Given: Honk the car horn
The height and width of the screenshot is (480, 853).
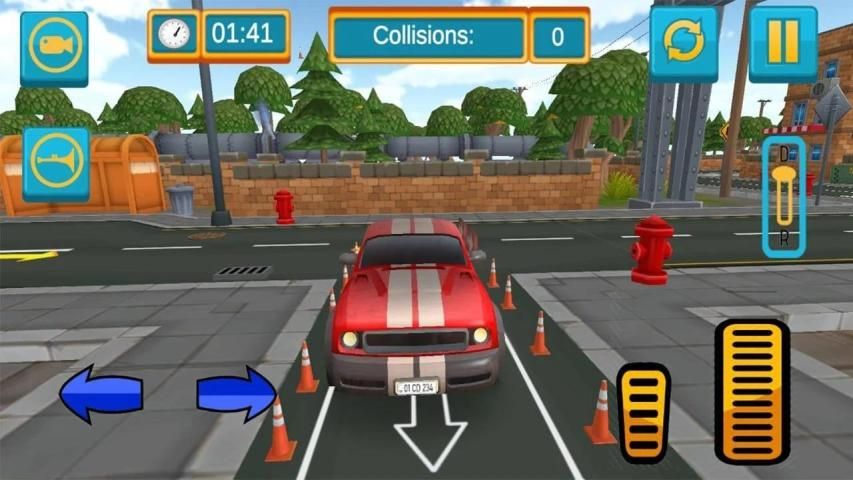Looking at the screenshot, I should [56, 162].
